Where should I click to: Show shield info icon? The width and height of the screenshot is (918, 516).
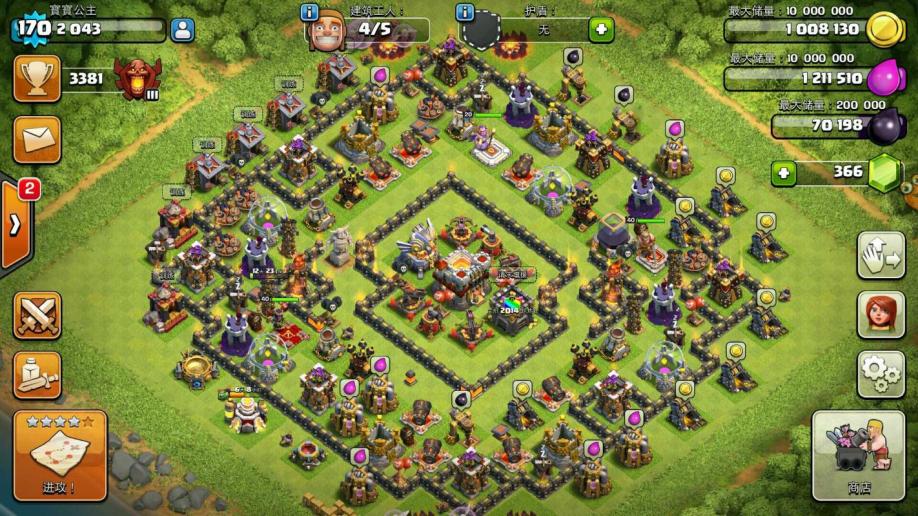click(464, 13)
